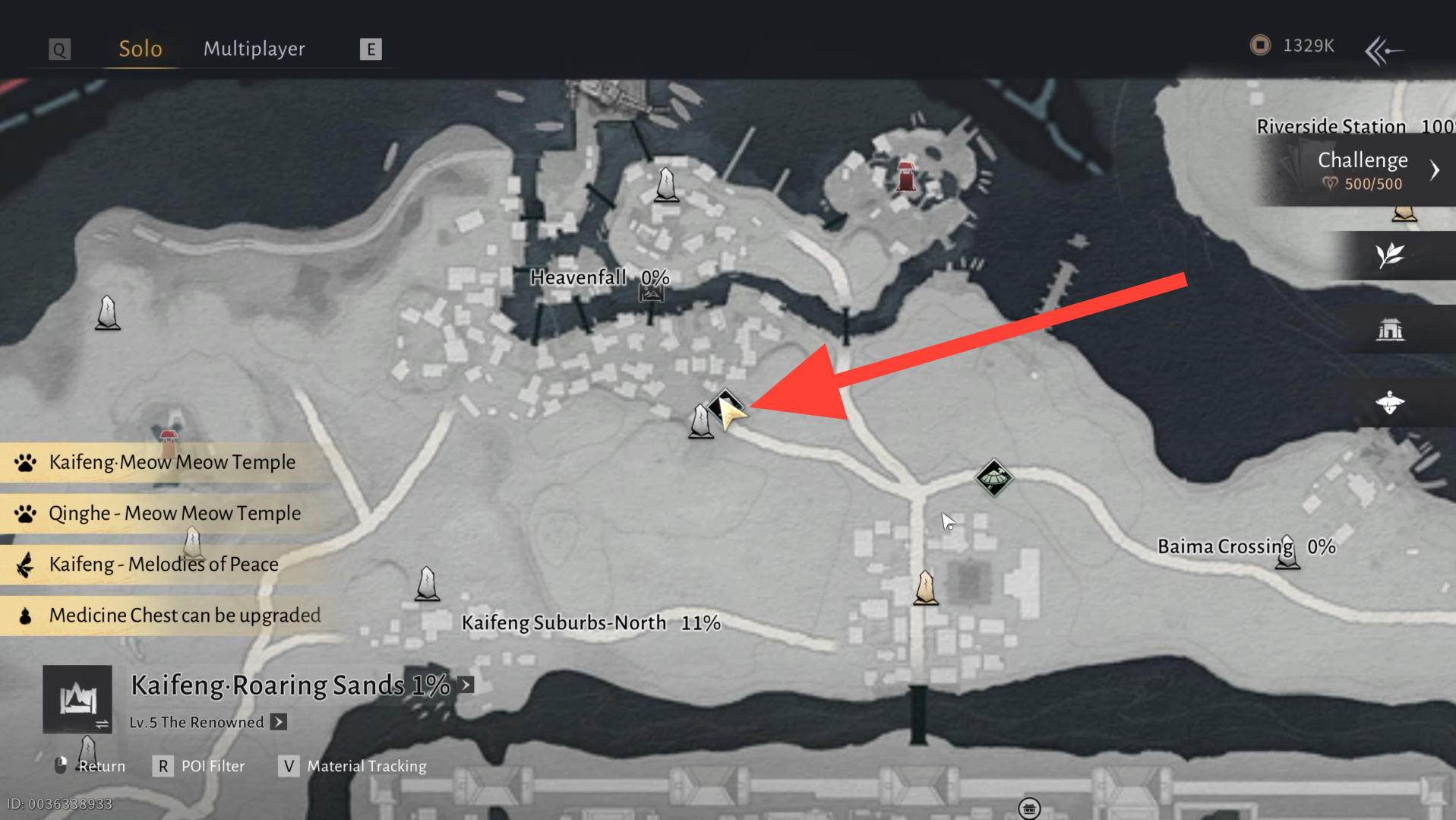Open the bird icon side button
This screenshot has width=1456, height=820.
pos(1390,403)
